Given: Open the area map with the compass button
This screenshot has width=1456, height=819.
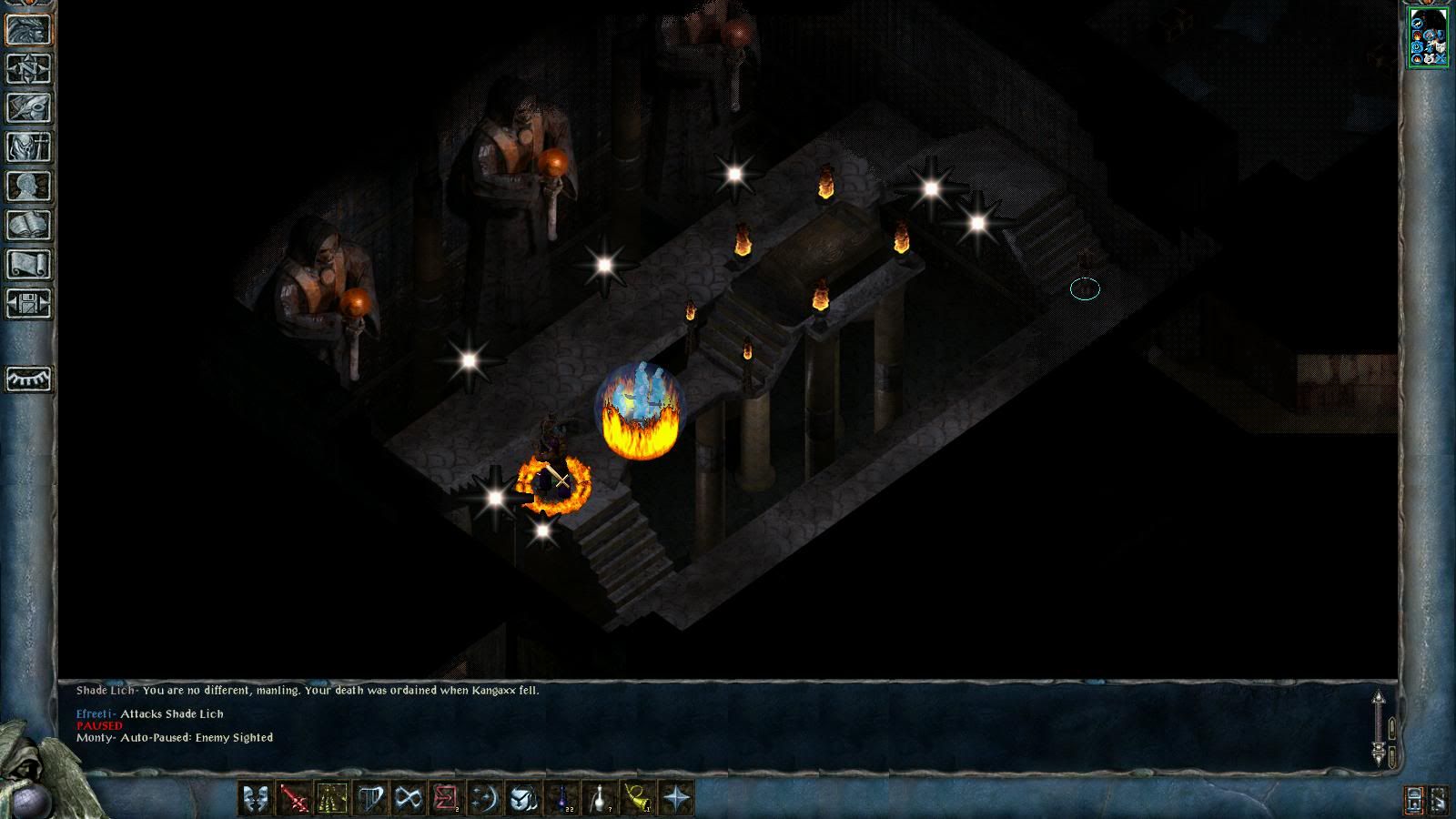Looking at the screenshot, I should click(29, 68).
